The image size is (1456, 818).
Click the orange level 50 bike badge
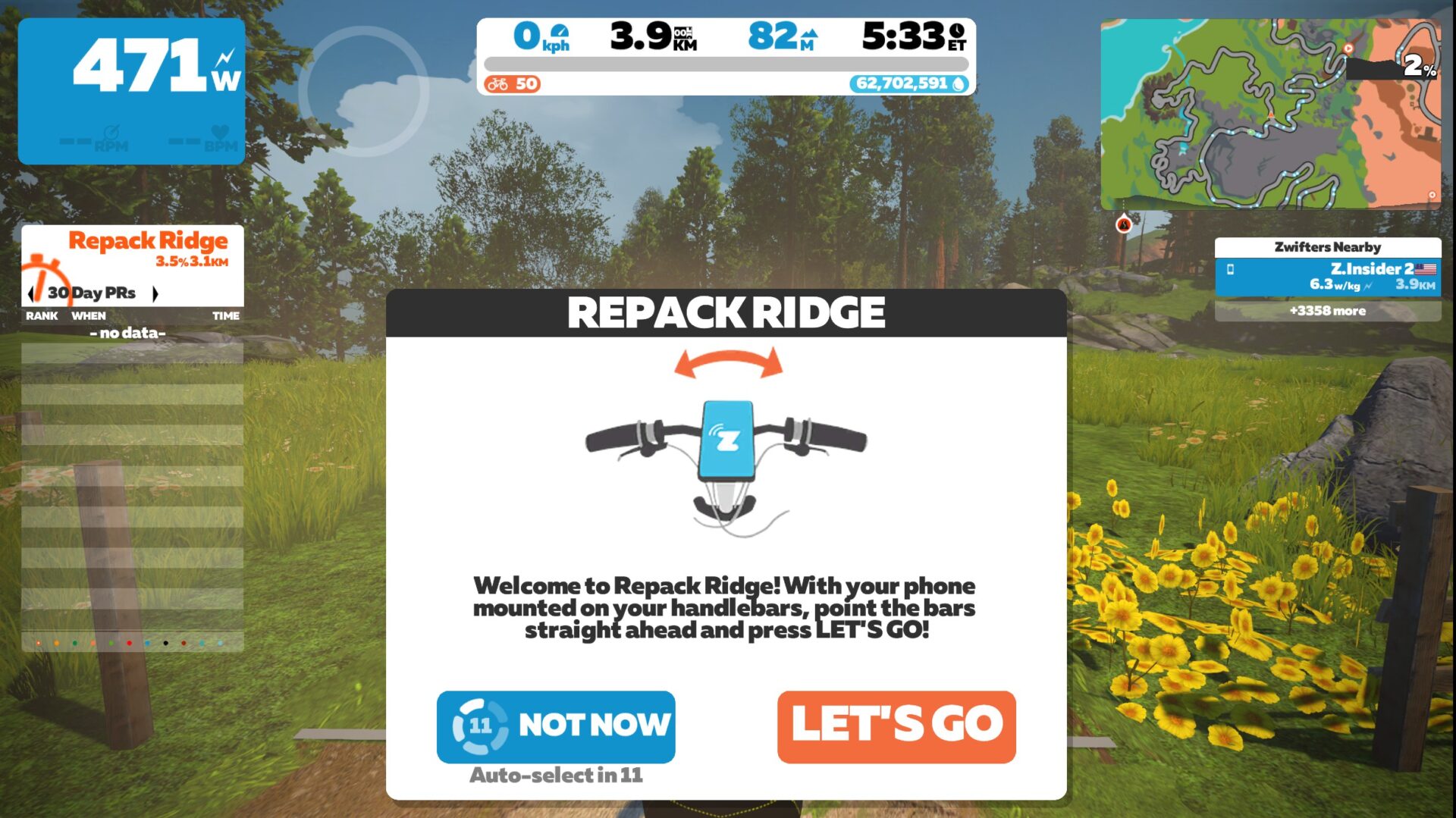pos(511,84)
